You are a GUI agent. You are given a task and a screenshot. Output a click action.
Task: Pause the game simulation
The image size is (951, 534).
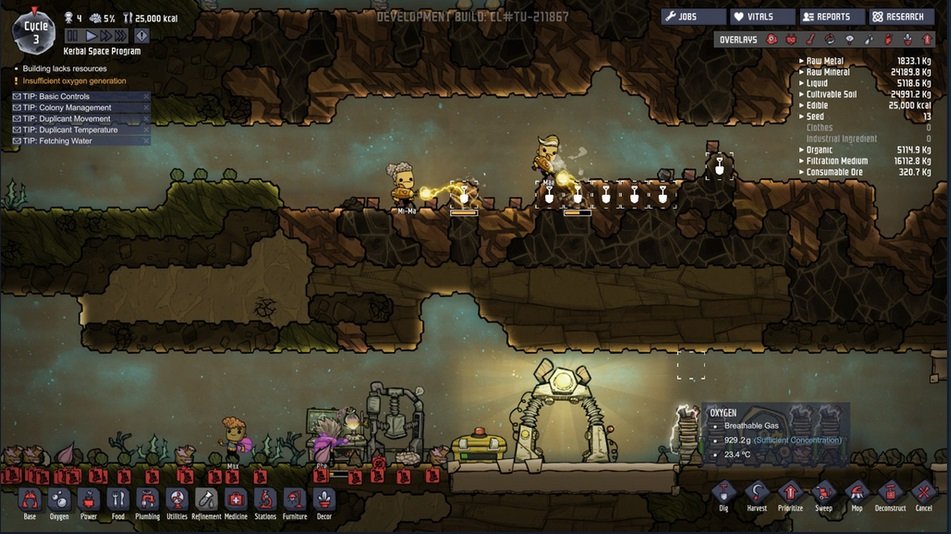(73, 36)
